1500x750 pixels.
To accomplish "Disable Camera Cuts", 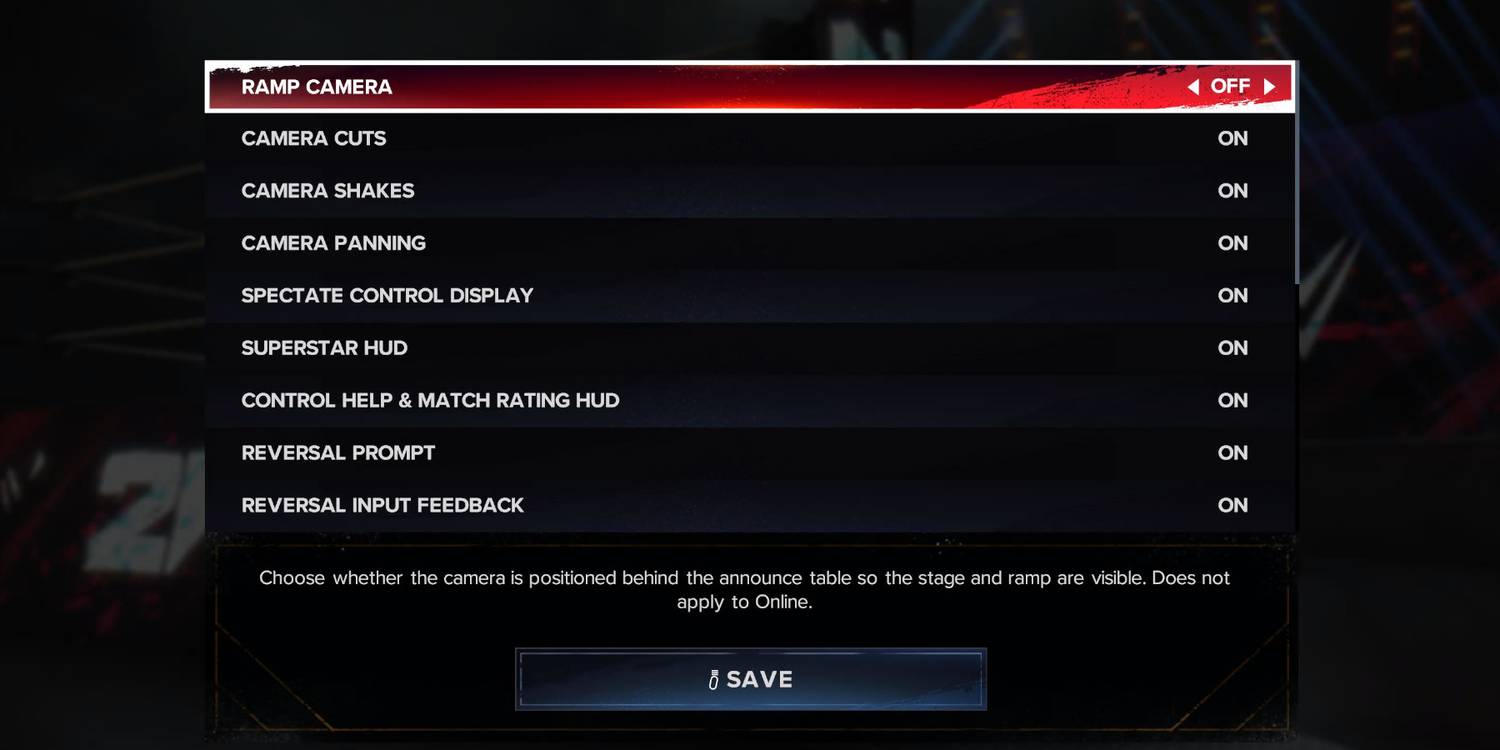I will [1233, 138].
